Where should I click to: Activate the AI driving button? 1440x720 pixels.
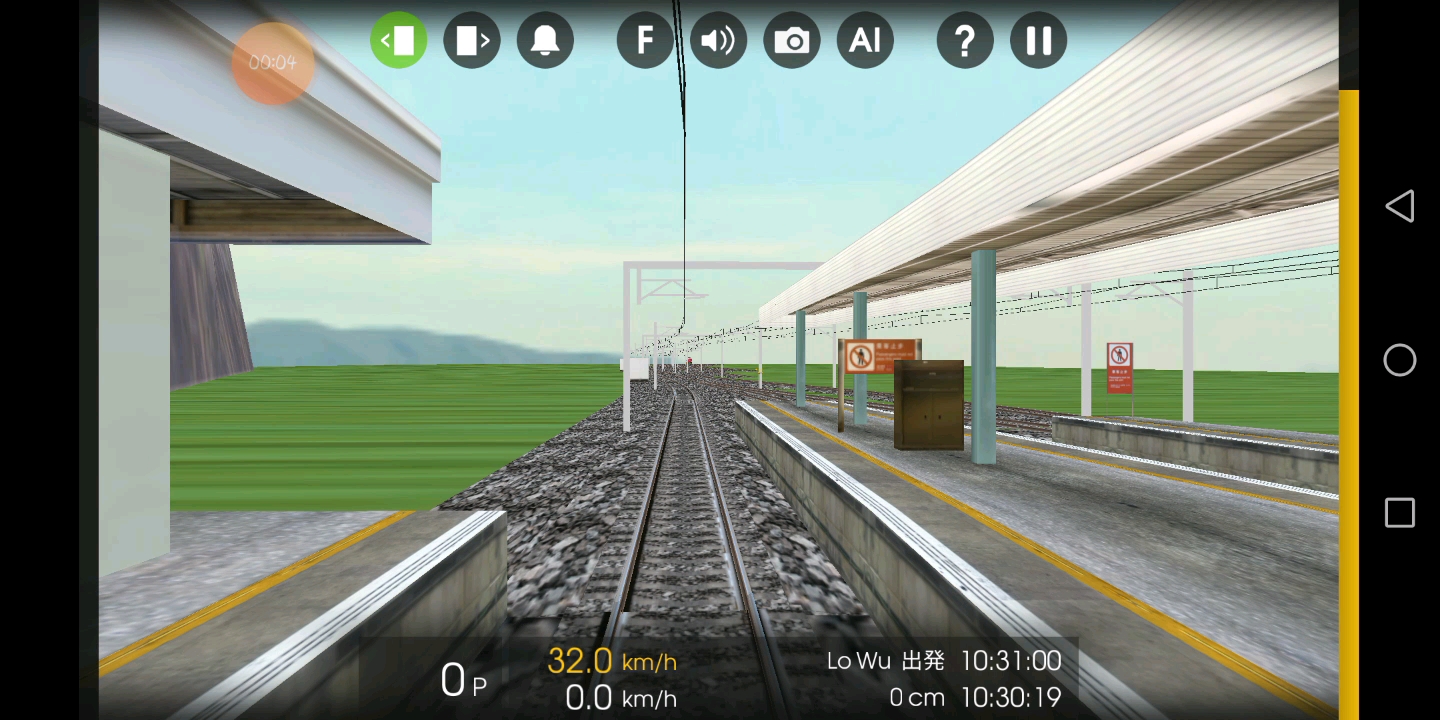click(865, 40)
